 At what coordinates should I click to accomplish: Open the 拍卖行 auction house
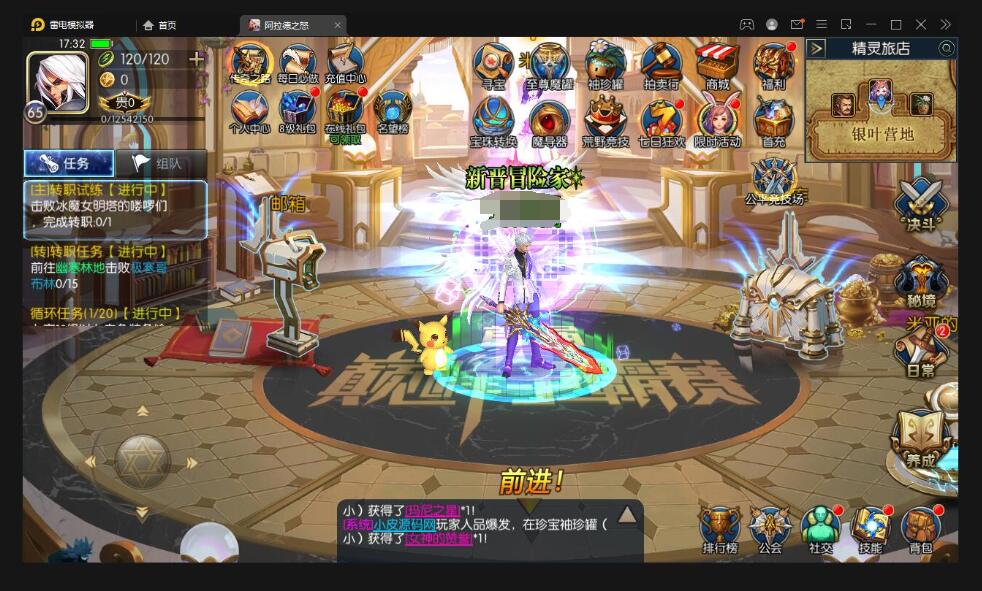tap(661, 64)
